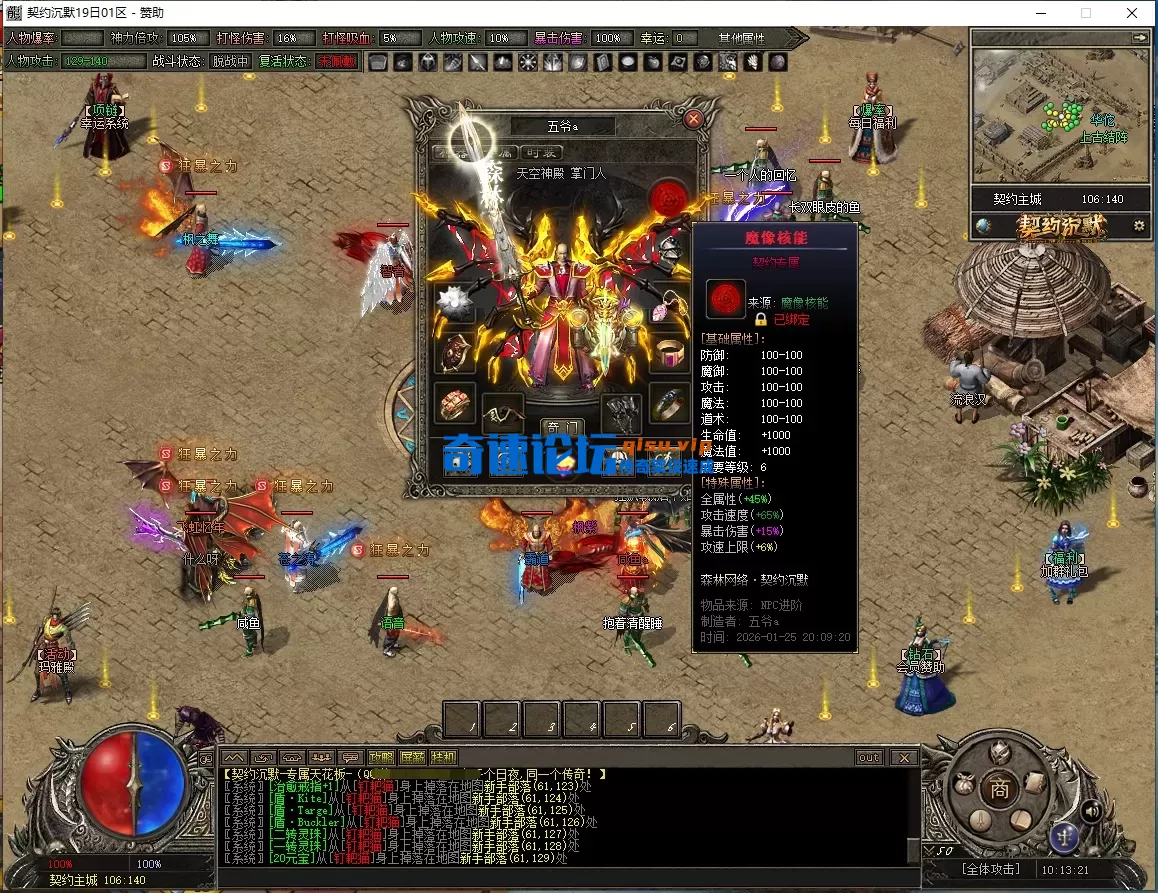Open the 商 shop button

[998, 787]
